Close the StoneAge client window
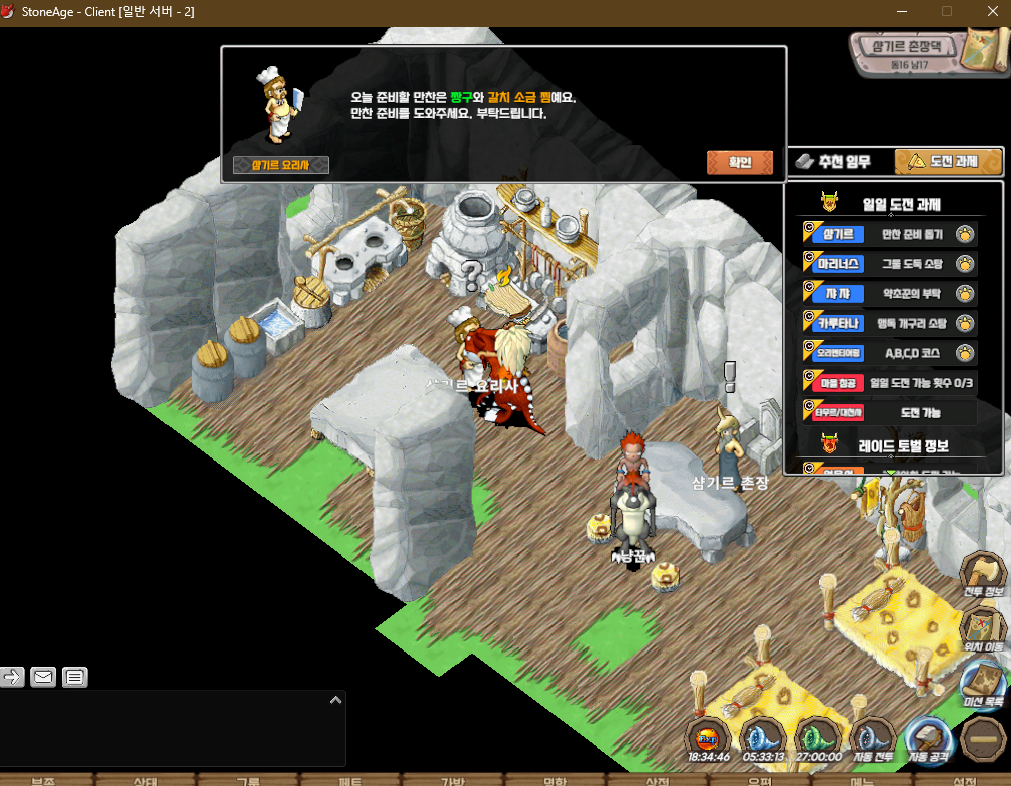Viewport: 1011px width, 786px height. point(990,11)
